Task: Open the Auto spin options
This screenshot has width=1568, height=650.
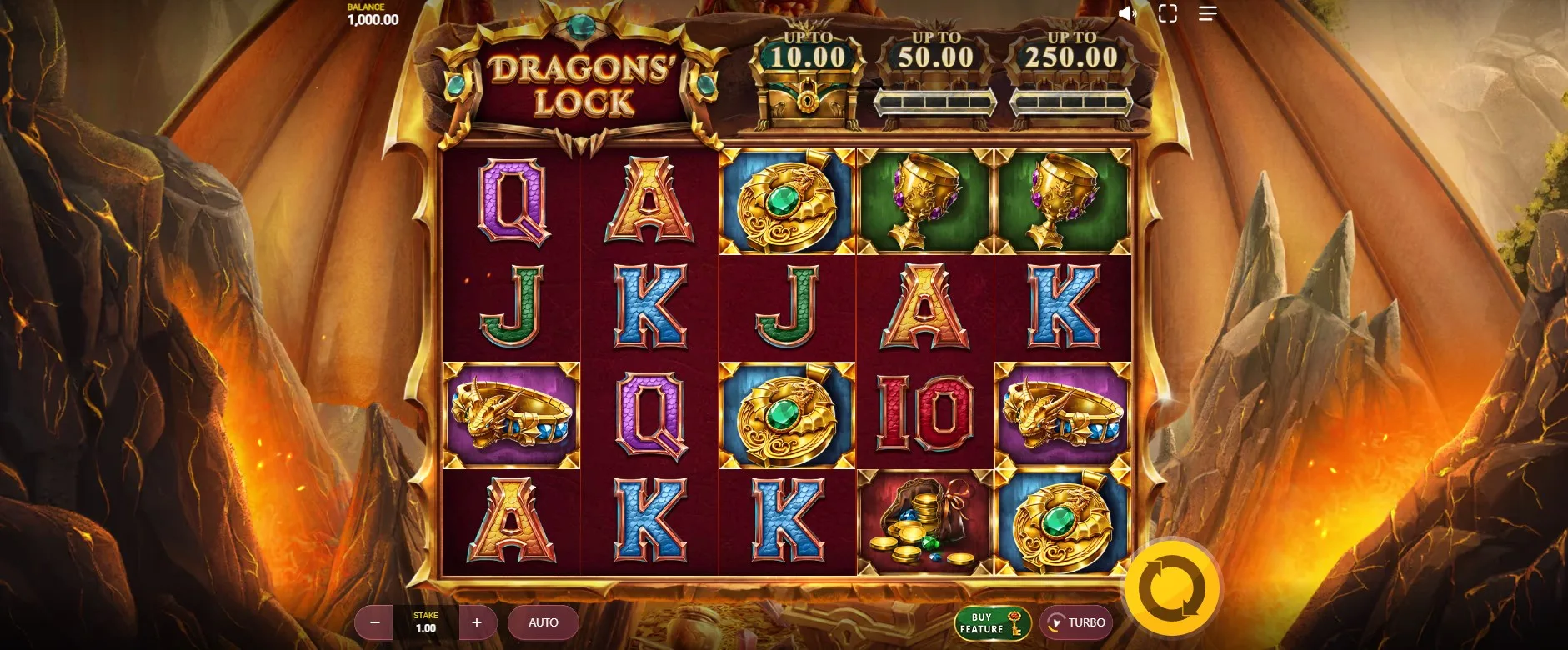Action: pos(544,622)
